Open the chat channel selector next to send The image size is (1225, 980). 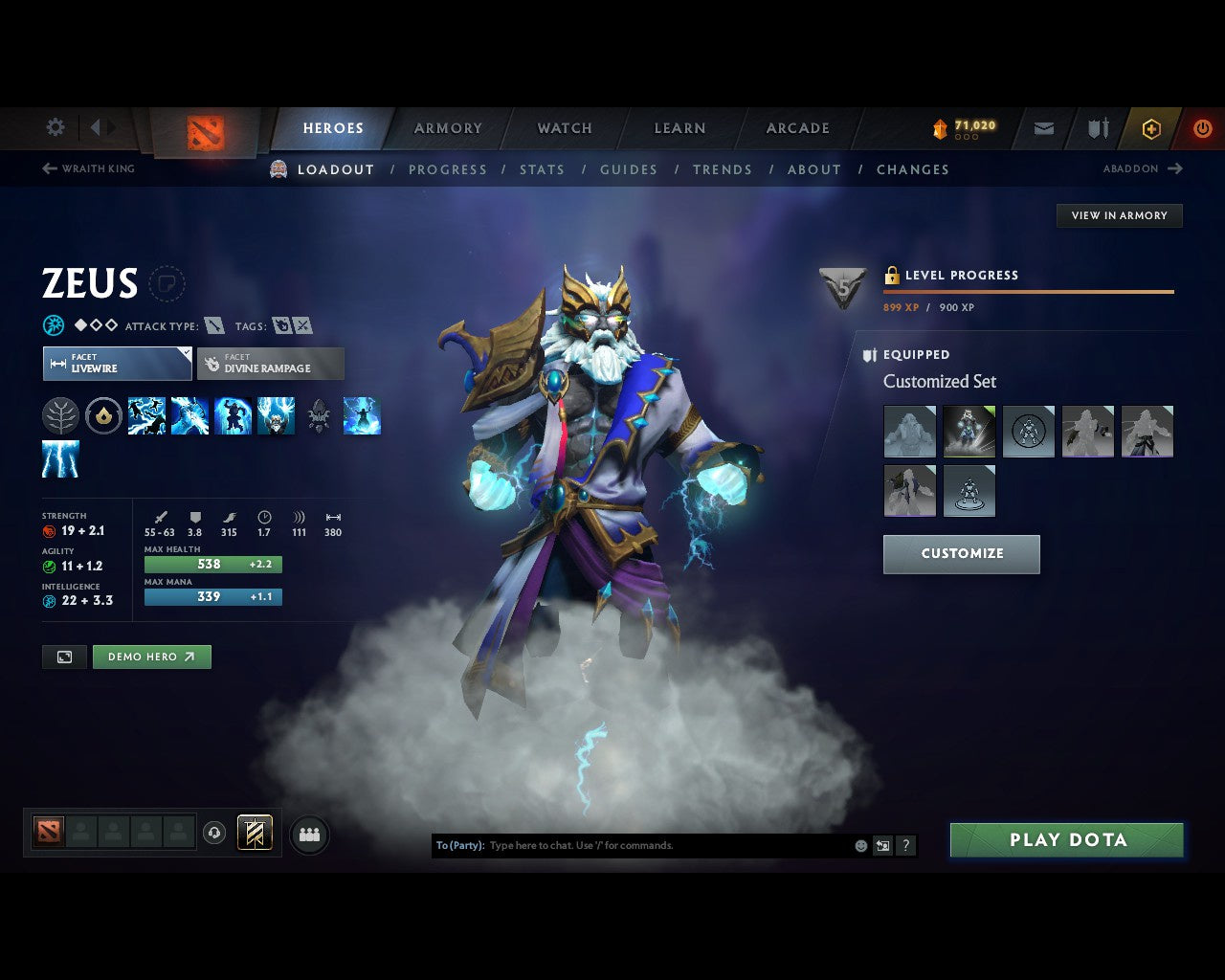pos(880,845)
